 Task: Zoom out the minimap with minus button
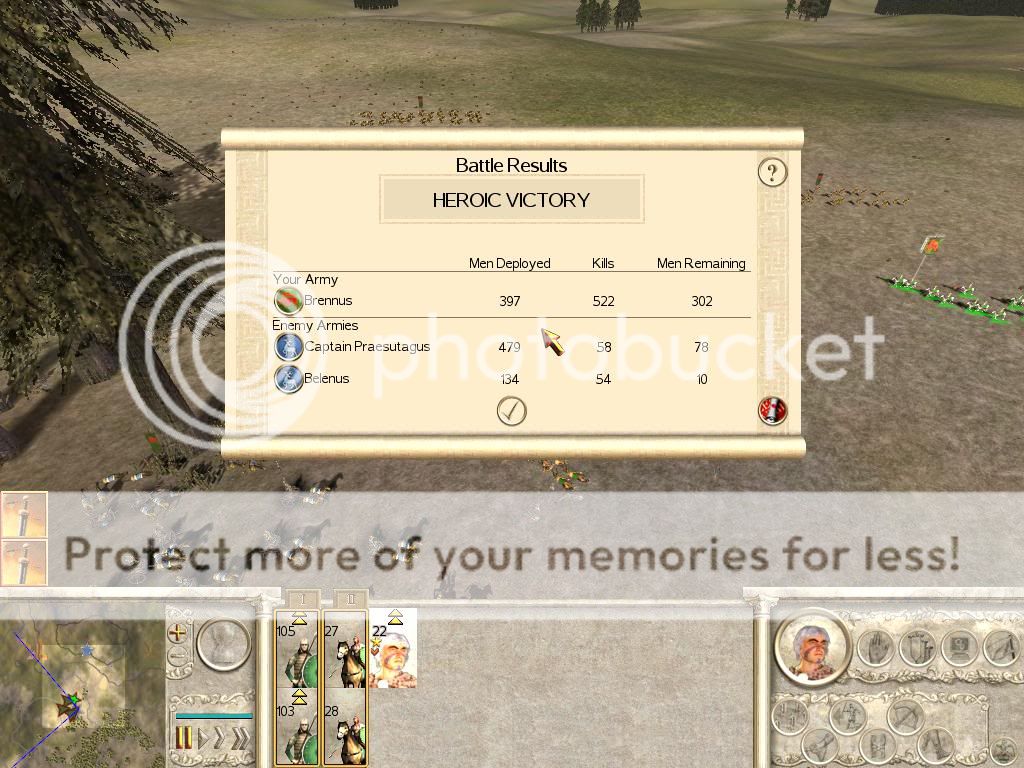(x=178, y=657)
